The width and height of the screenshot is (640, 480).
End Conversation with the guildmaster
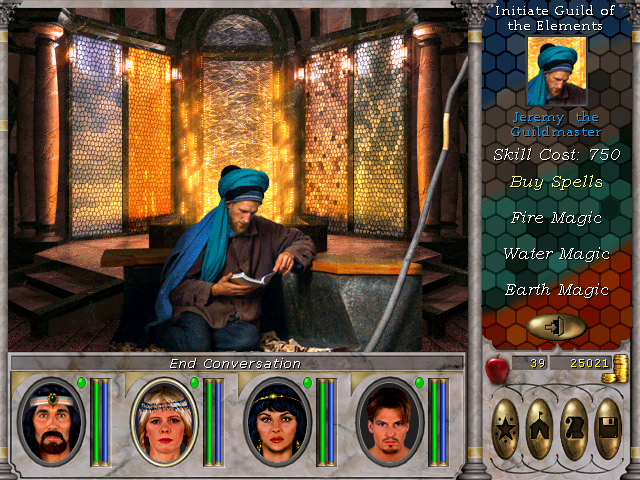[235, 364]
